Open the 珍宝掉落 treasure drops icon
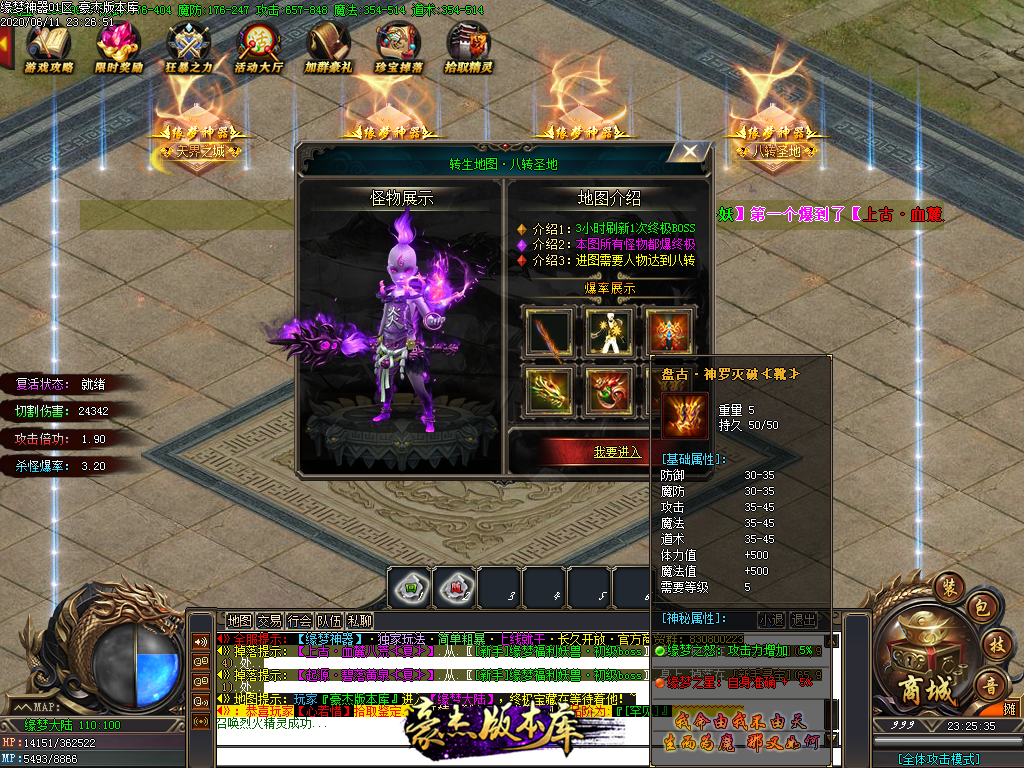 pyautogui.click(x=399, y=47)
